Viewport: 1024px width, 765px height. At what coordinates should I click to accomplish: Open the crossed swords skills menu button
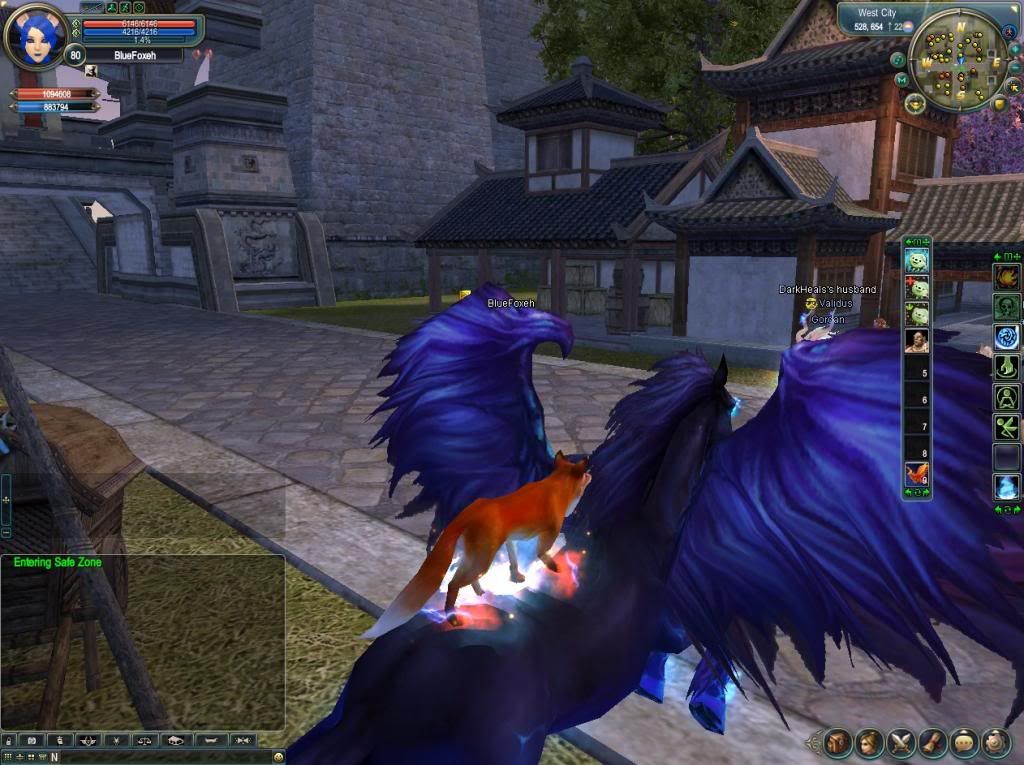coord(900,742)
